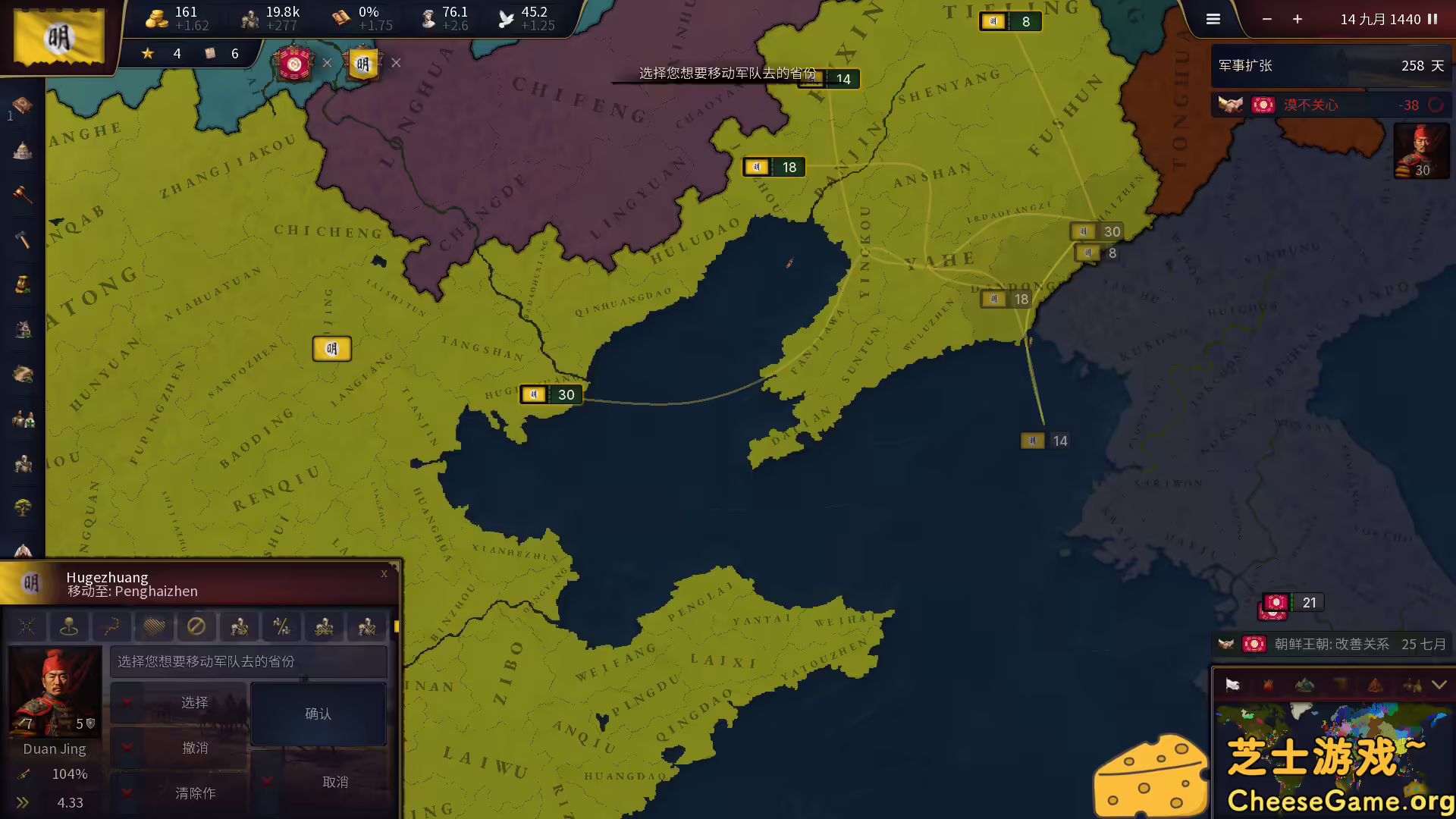
Task: Open the ledger book icon at the sidebar top
Action: click(20, 106)
